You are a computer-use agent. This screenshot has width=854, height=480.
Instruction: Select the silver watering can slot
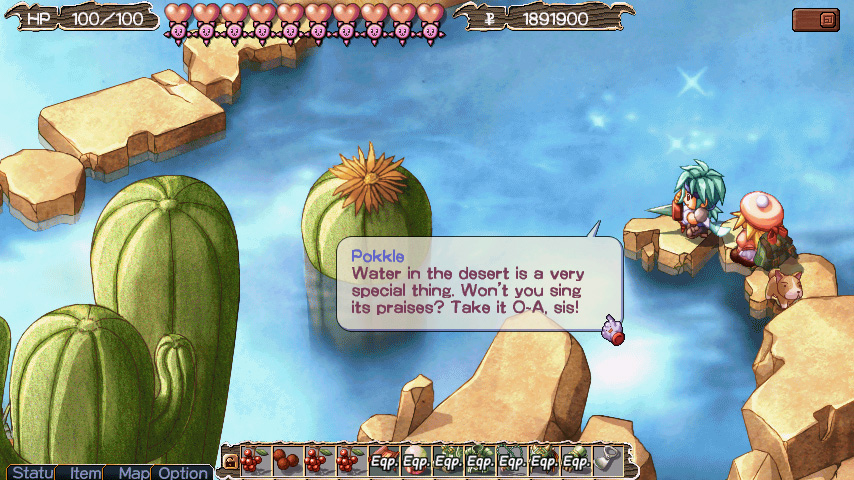[x=608, y=461]
